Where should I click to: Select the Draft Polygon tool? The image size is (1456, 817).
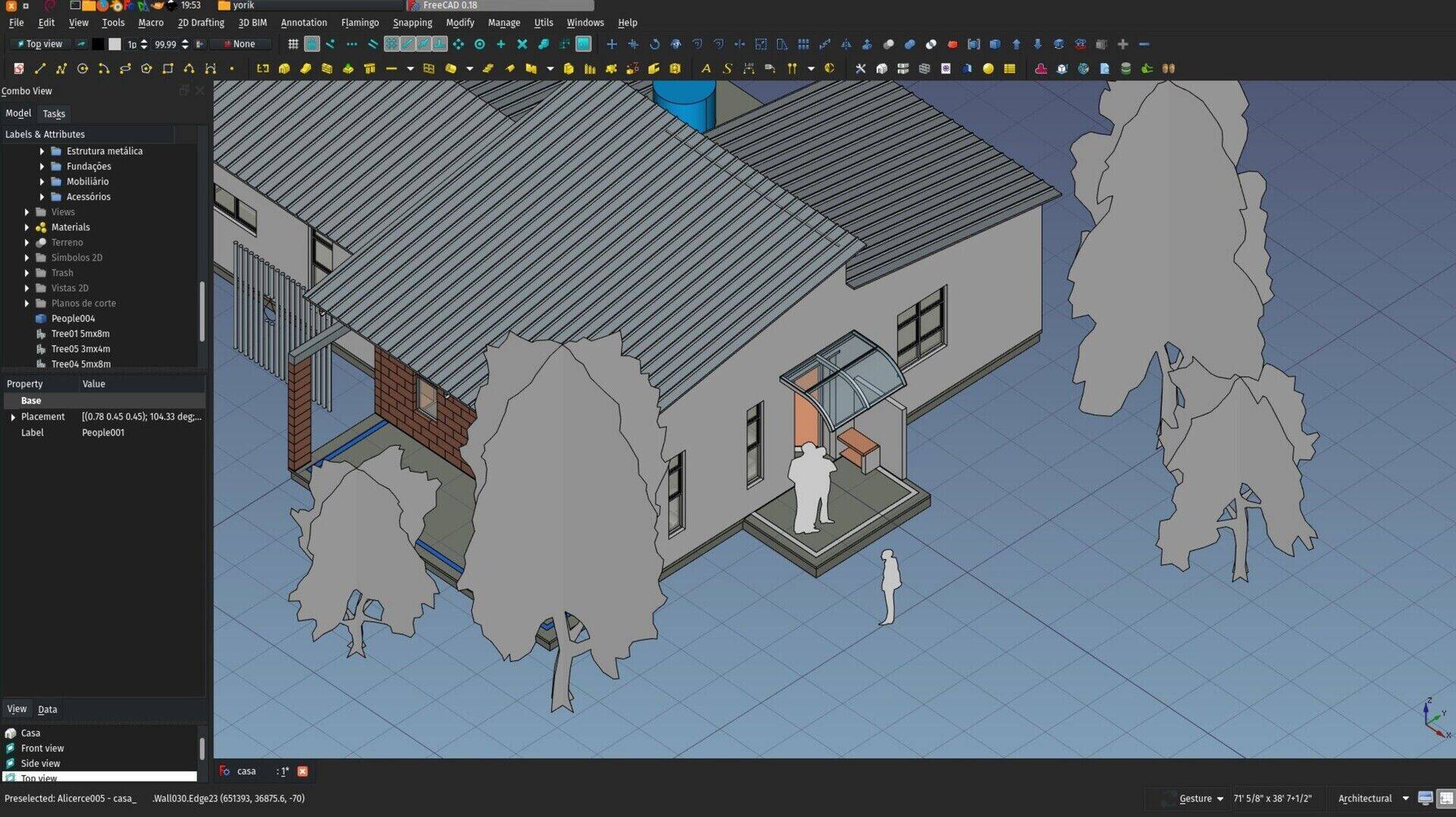point(146,68)
